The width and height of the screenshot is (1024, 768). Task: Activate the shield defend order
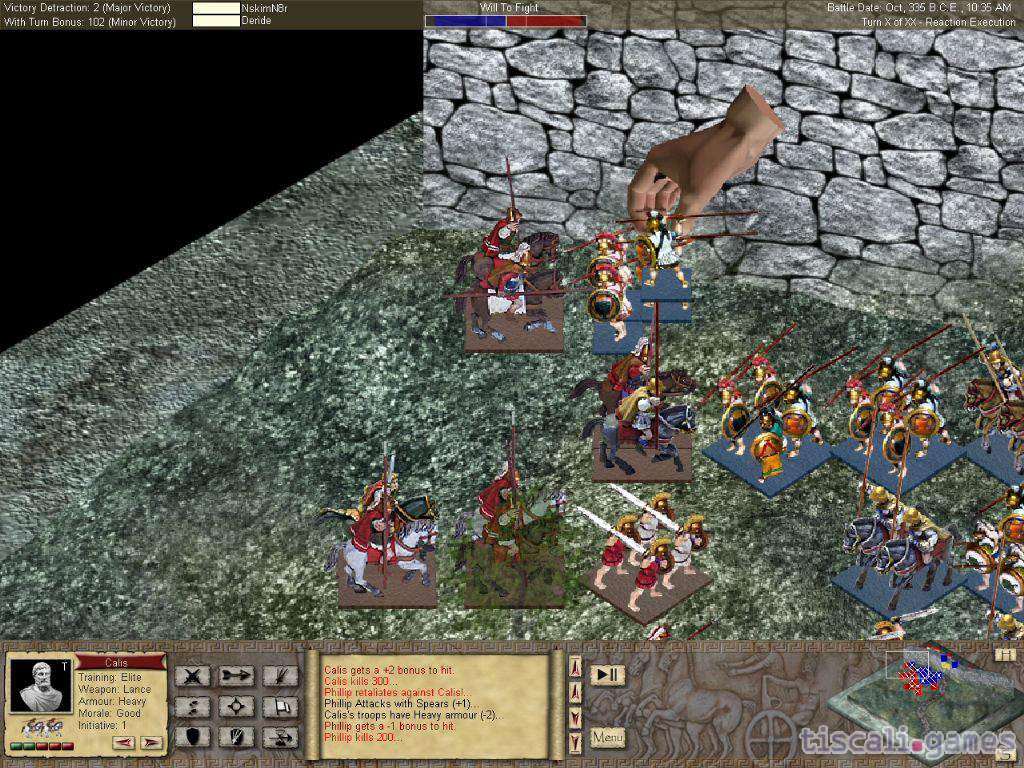192,738
